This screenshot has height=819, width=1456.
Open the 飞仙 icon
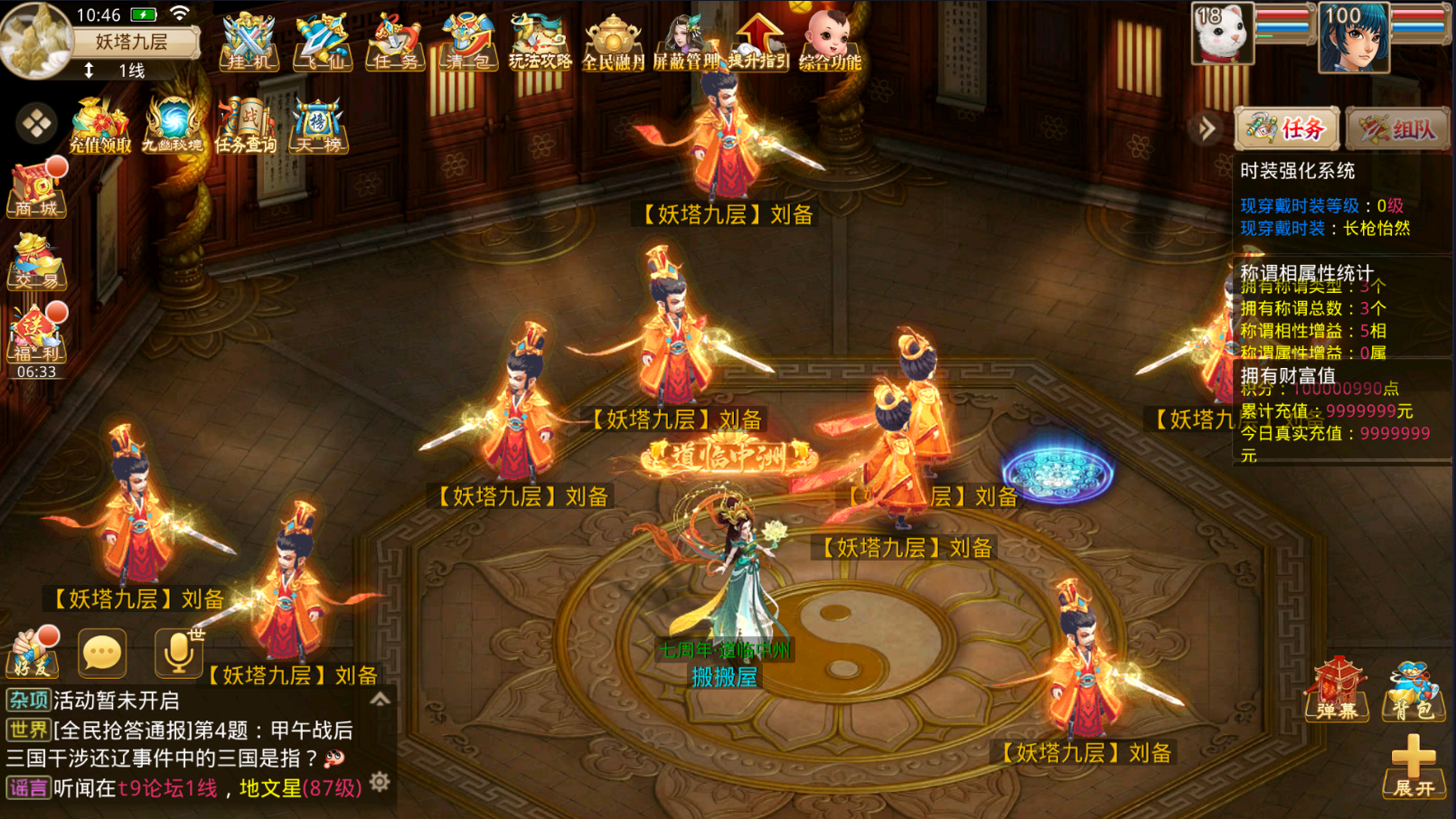[322, 42]
